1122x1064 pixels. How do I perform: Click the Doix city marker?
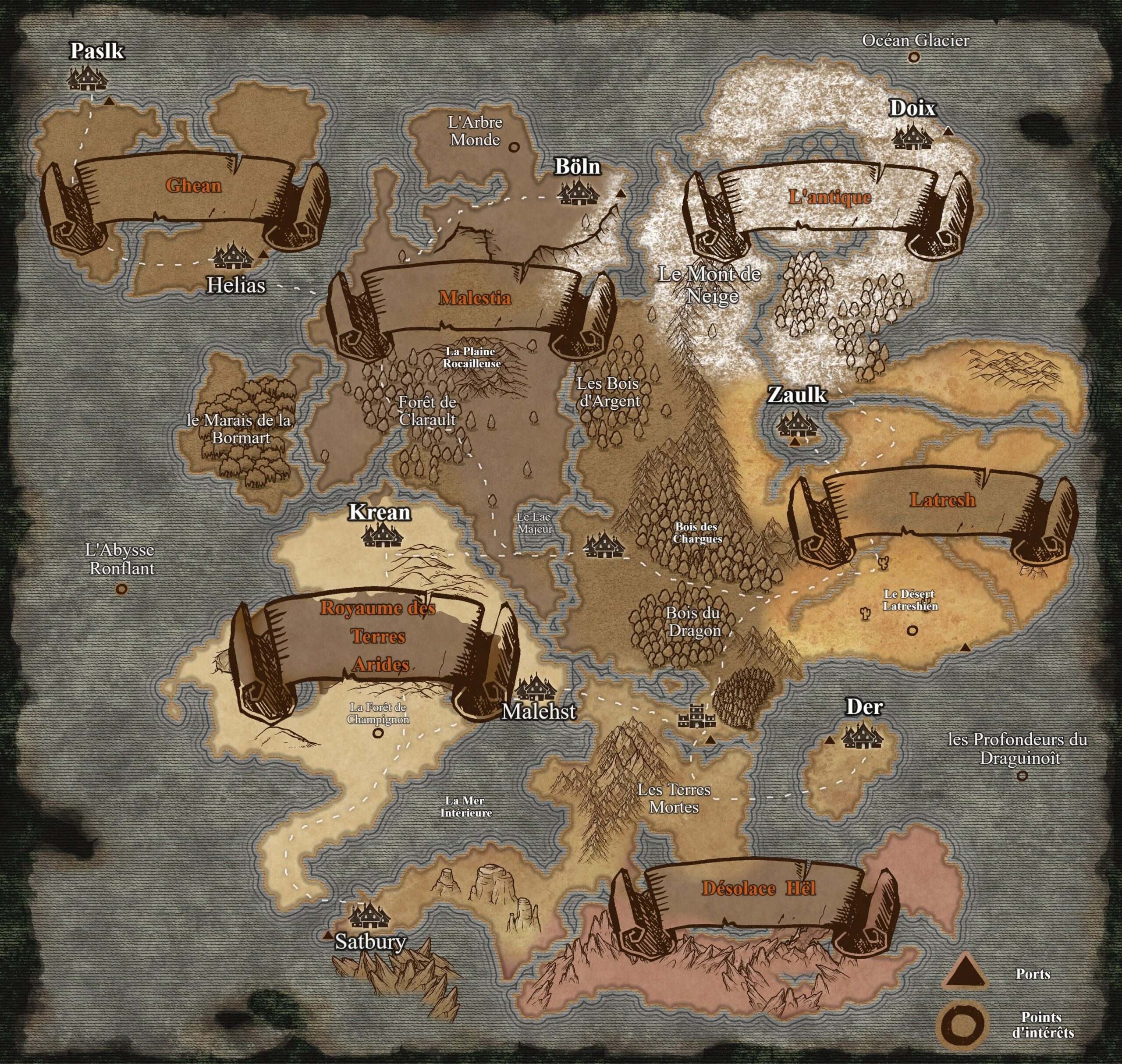click(912, 137)
